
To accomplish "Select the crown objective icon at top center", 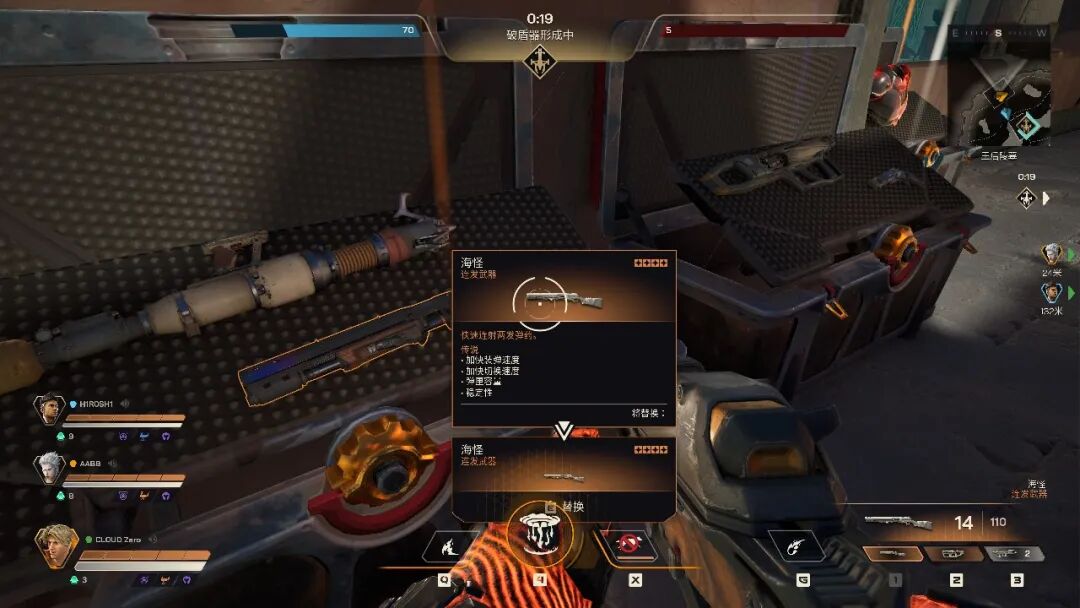I will (x=540, y=62).
